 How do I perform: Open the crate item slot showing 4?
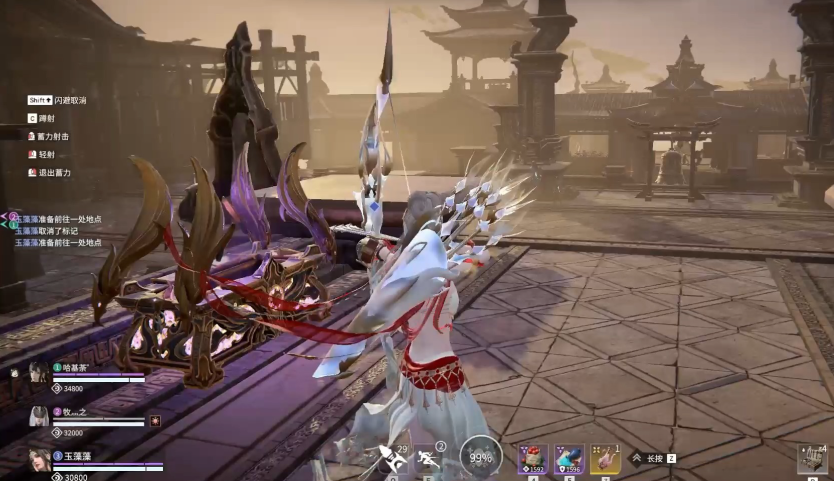click(811, 459)
